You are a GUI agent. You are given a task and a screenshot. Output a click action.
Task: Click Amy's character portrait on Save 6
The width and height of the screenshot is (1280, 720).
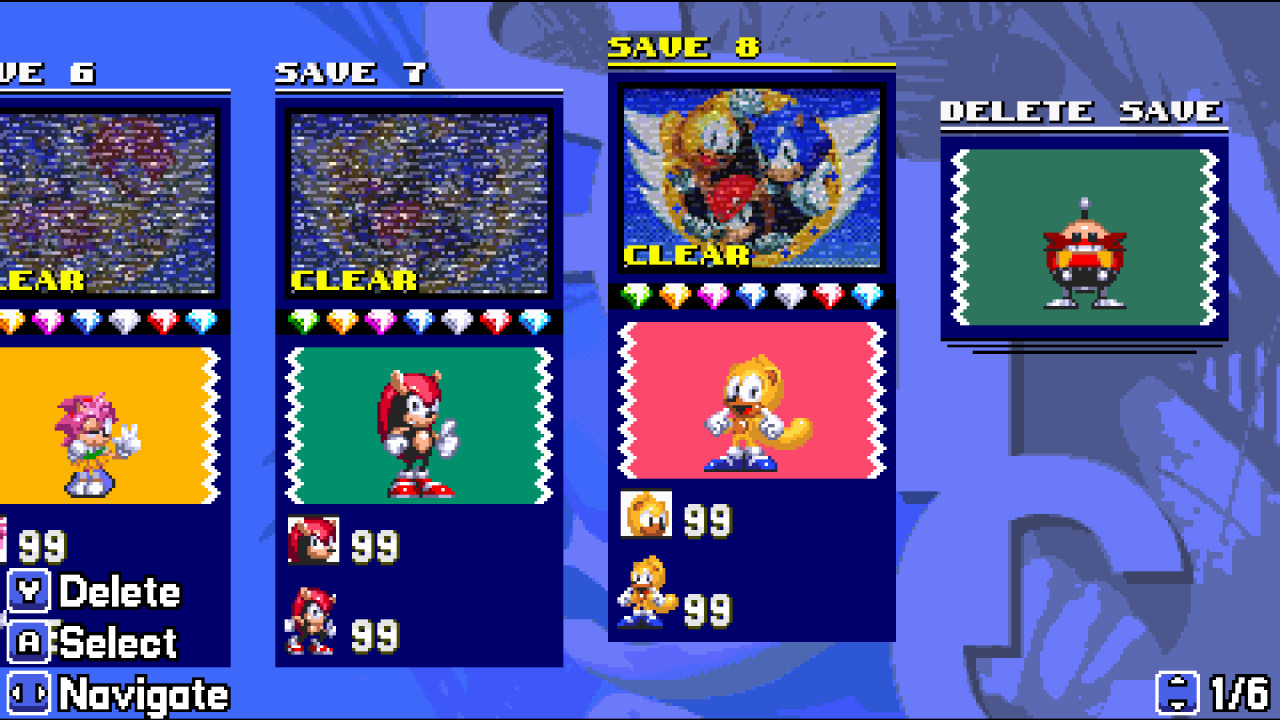[x=92, y=440]
